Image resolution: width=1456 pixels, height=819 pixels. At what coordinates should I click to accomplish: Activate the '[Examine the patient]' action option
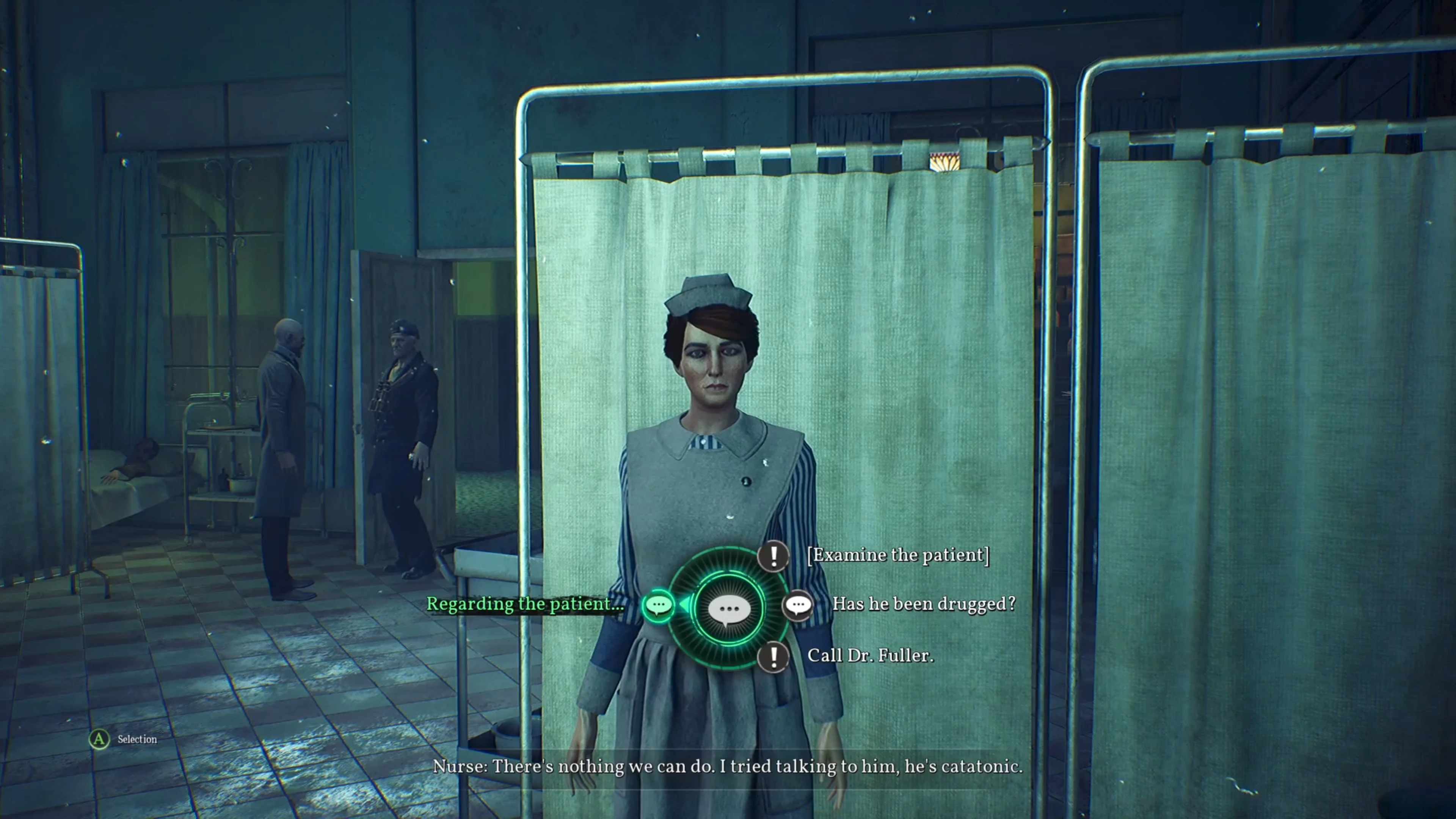[897, 554]
